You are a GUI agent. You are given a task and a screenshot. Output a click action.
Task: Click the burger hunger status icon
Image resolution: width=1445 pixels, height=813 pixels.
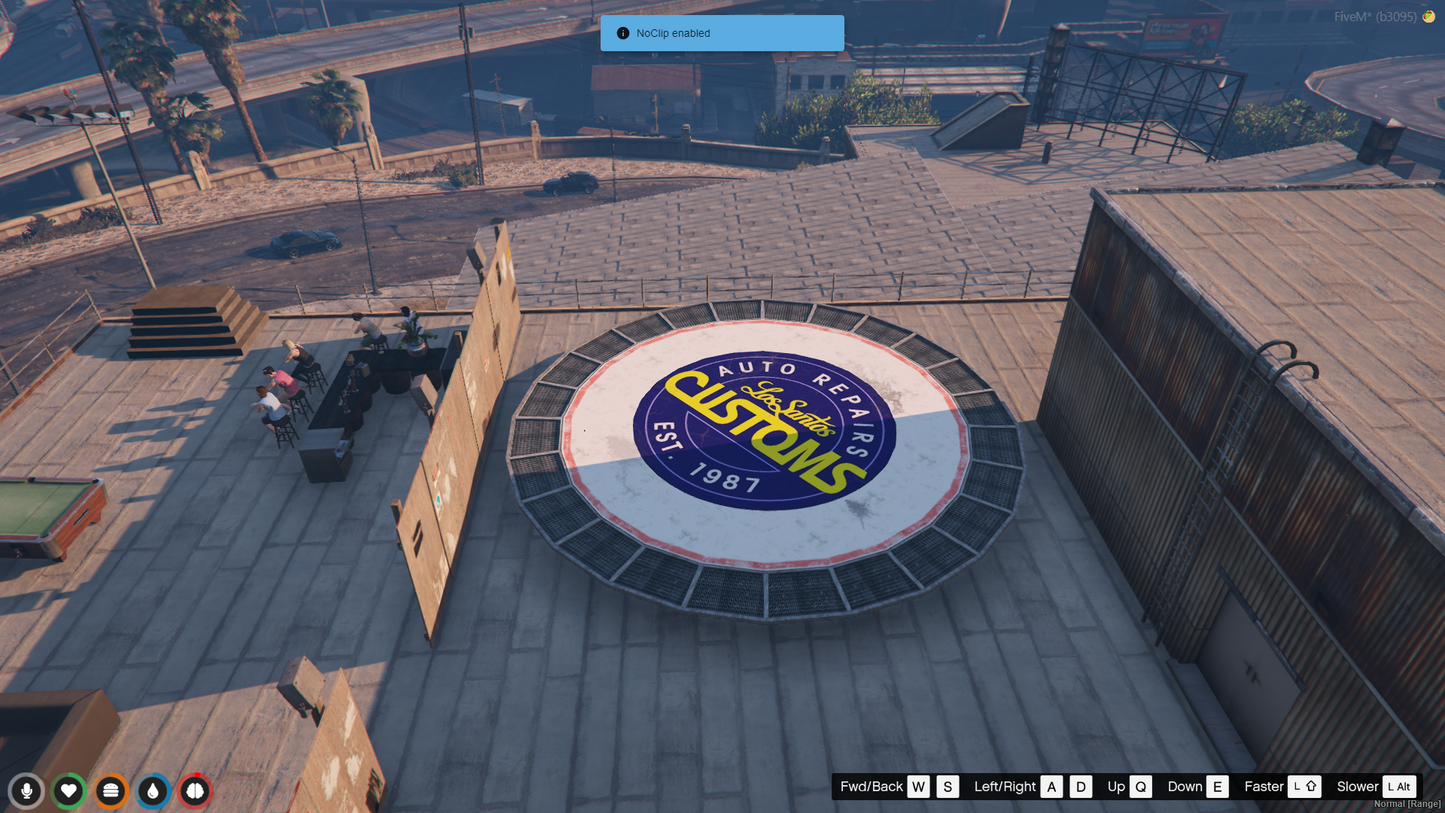click(111, 791)
